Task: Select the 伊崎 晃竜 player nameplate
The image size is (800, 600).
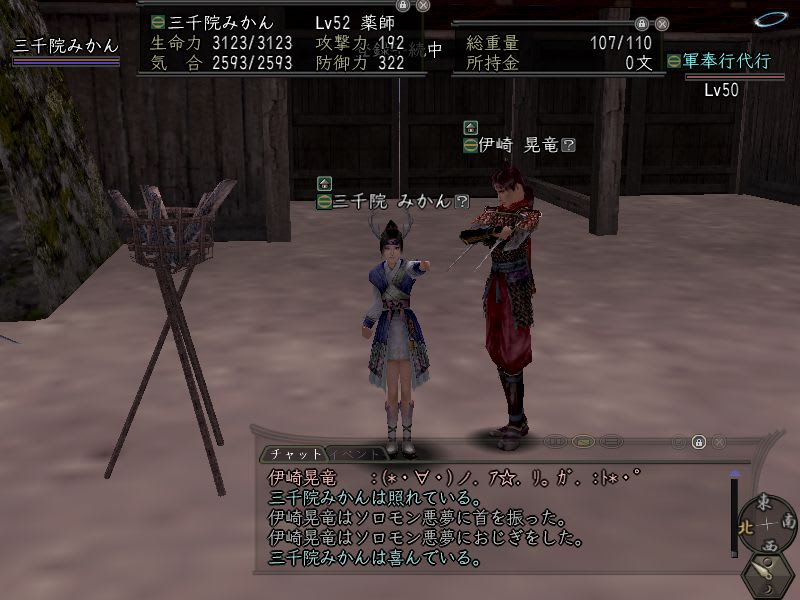Action: point(518,145)
